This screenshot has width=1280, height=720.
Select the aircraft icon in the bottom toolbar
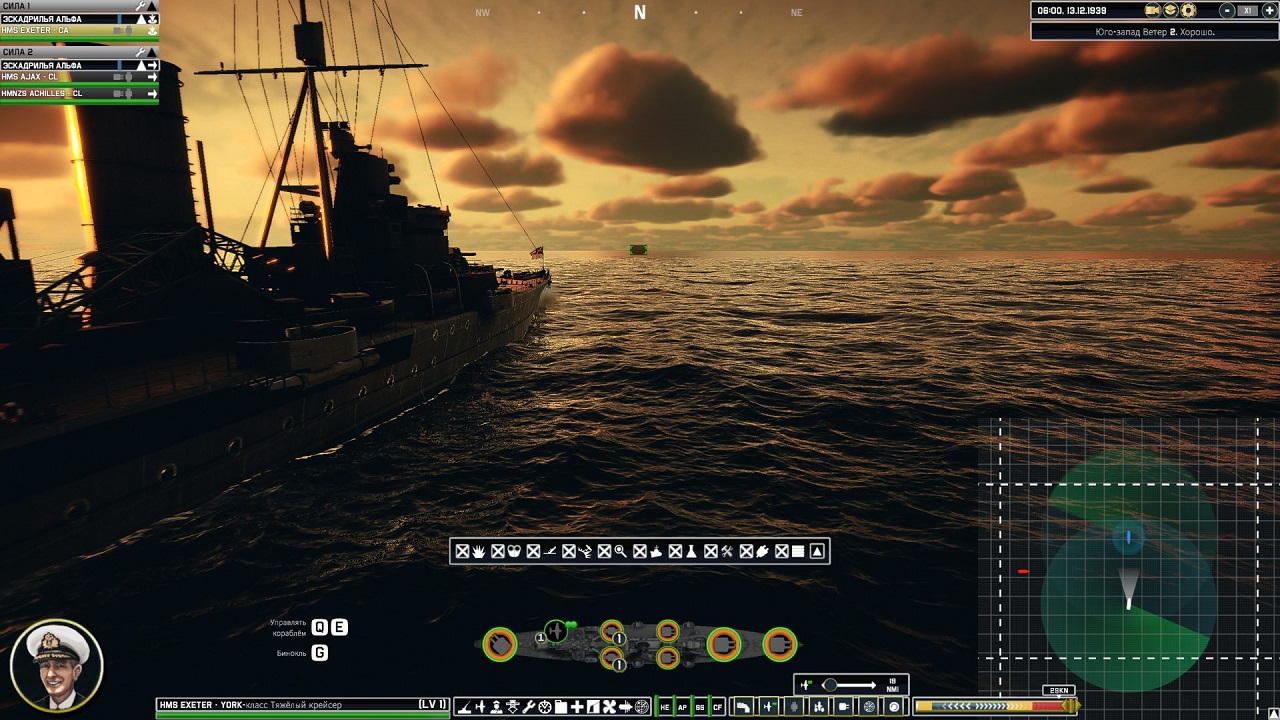point(481,705)
